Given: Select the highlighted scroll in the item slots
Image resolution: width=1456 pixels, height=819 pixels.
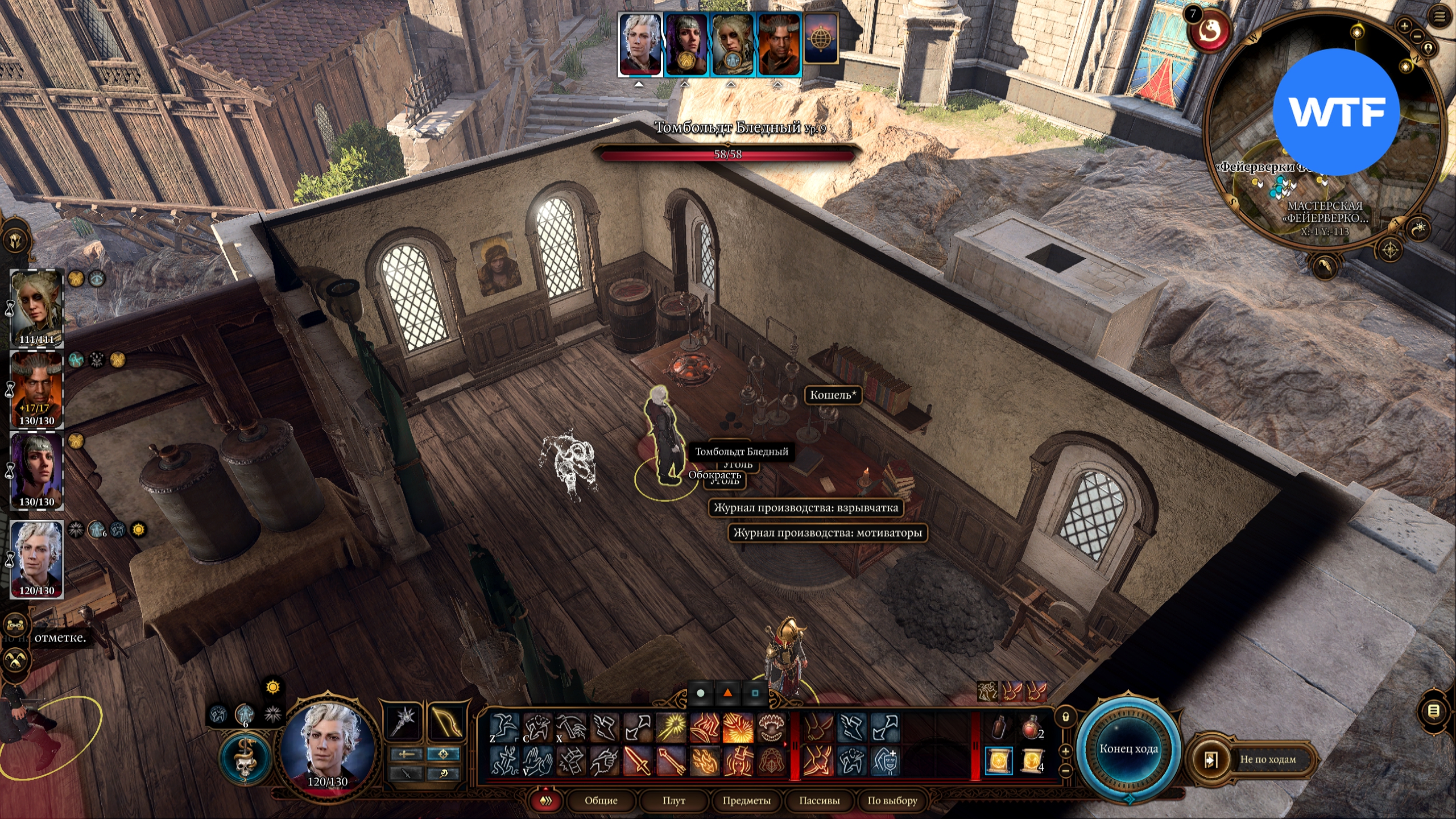Looking at the screenshot, I should [999, 761].
